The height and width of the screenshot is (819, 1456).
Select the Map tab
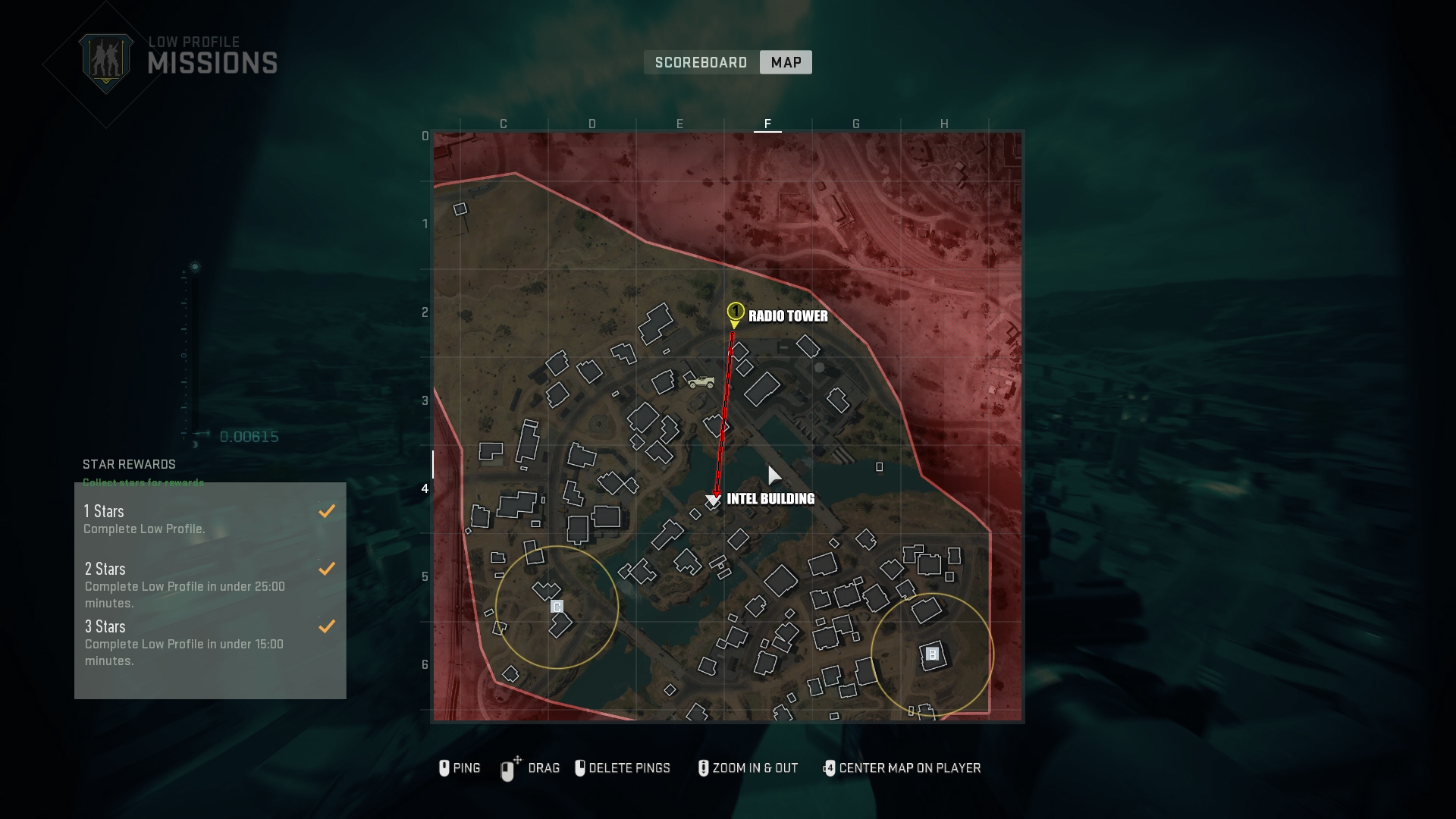coord(786,62)
